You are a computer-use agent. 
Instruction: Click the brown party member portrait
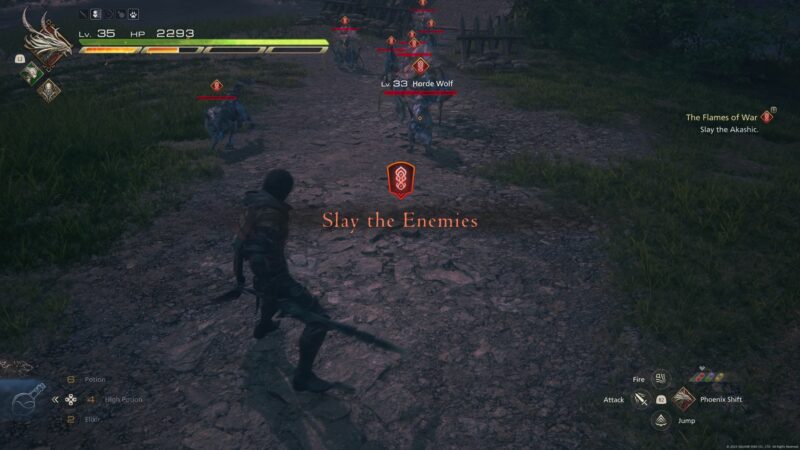click(x=47, y=89)
